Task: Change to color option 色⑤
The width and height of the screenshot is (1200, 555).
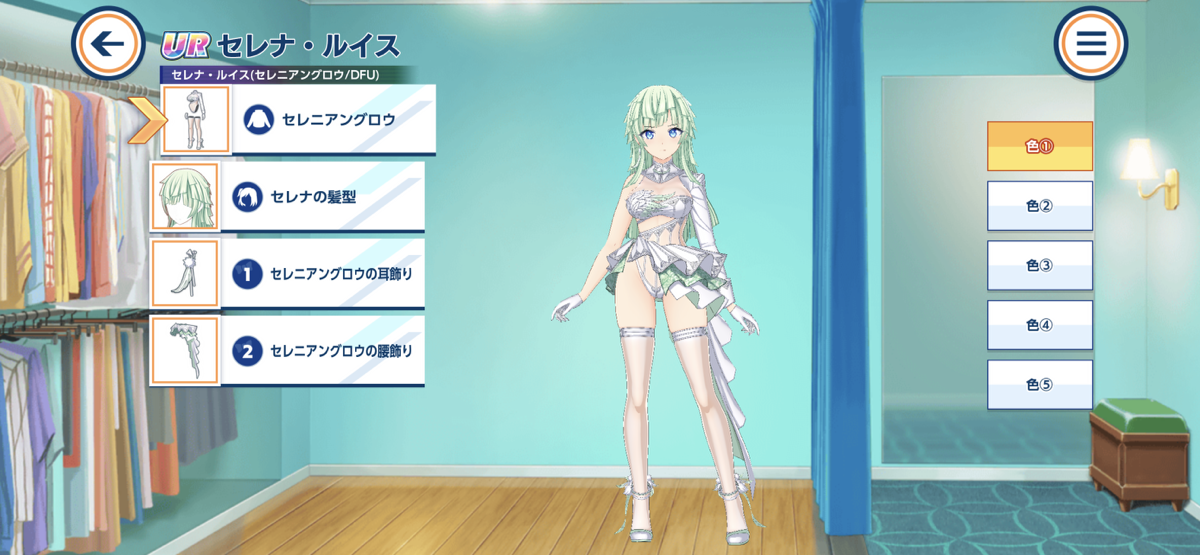Action: 1040,385
